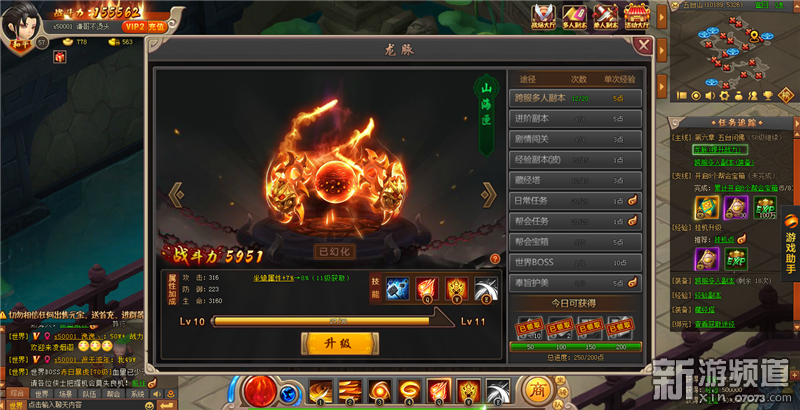Open the 多人副本 multiplayer dungeon icon
The width and height of the screenshot is (800, 410).
click(x=576, y=16)
